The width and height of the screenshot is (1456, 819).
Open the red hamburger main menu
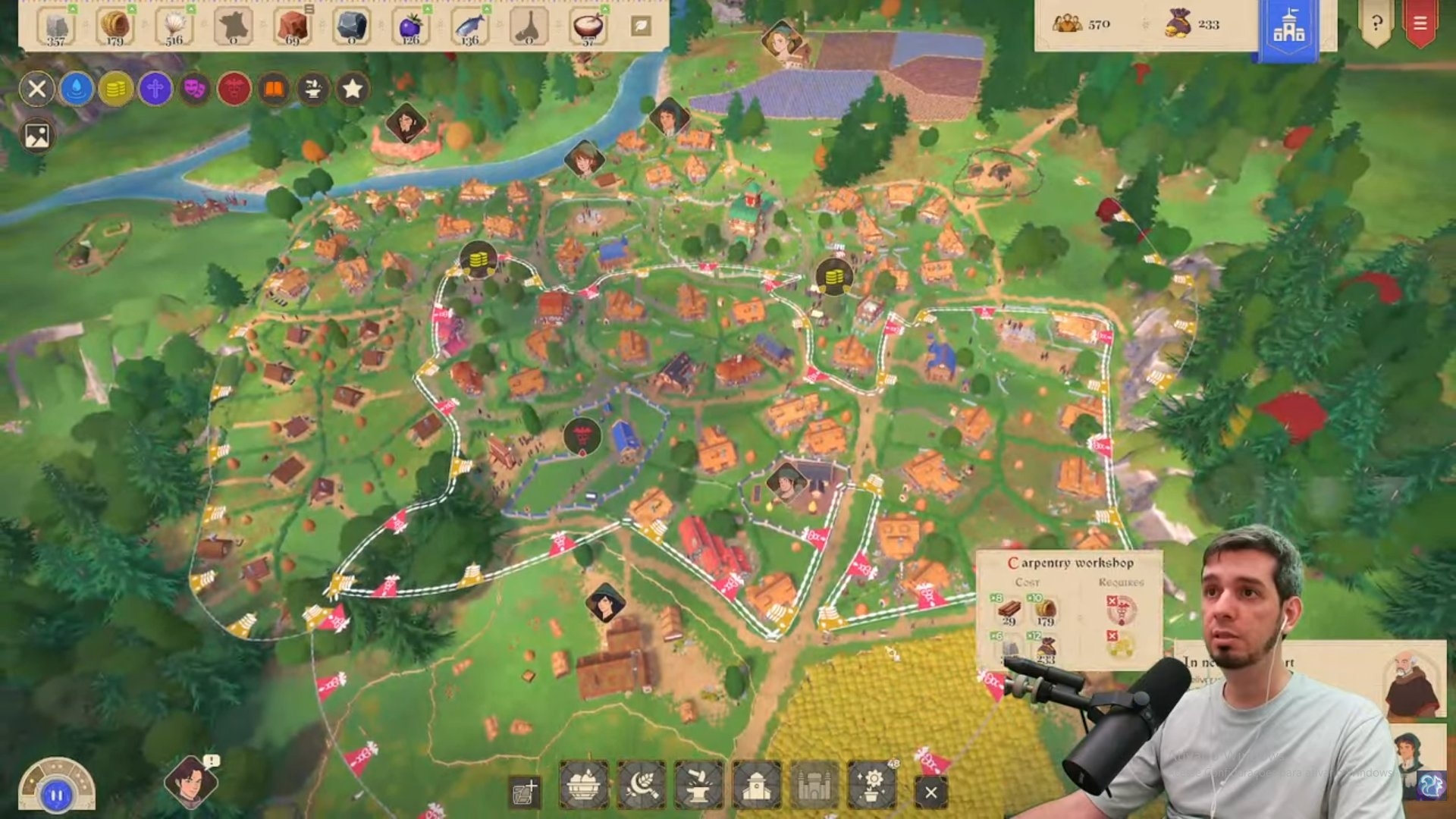pyautogui.click(x=1420, y=24)
